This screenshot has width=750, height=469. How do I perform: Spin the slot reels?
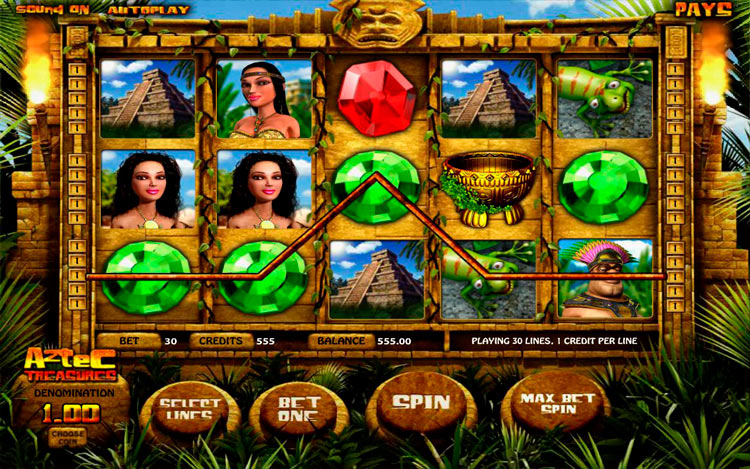click(x=420, y=402)
